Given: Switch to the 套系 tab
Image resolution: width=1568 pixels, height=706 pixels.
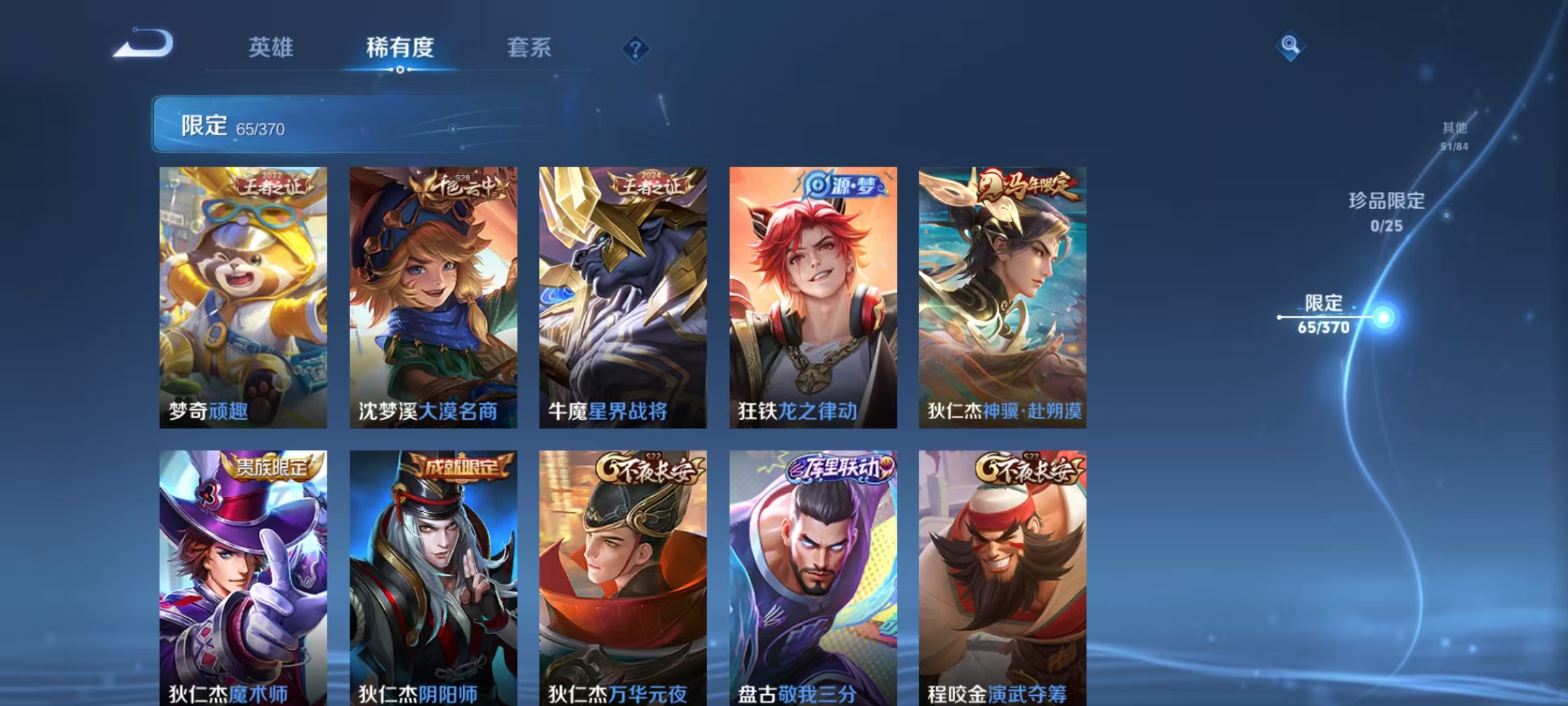Looking at the screenshot, I should coord(530,48).
